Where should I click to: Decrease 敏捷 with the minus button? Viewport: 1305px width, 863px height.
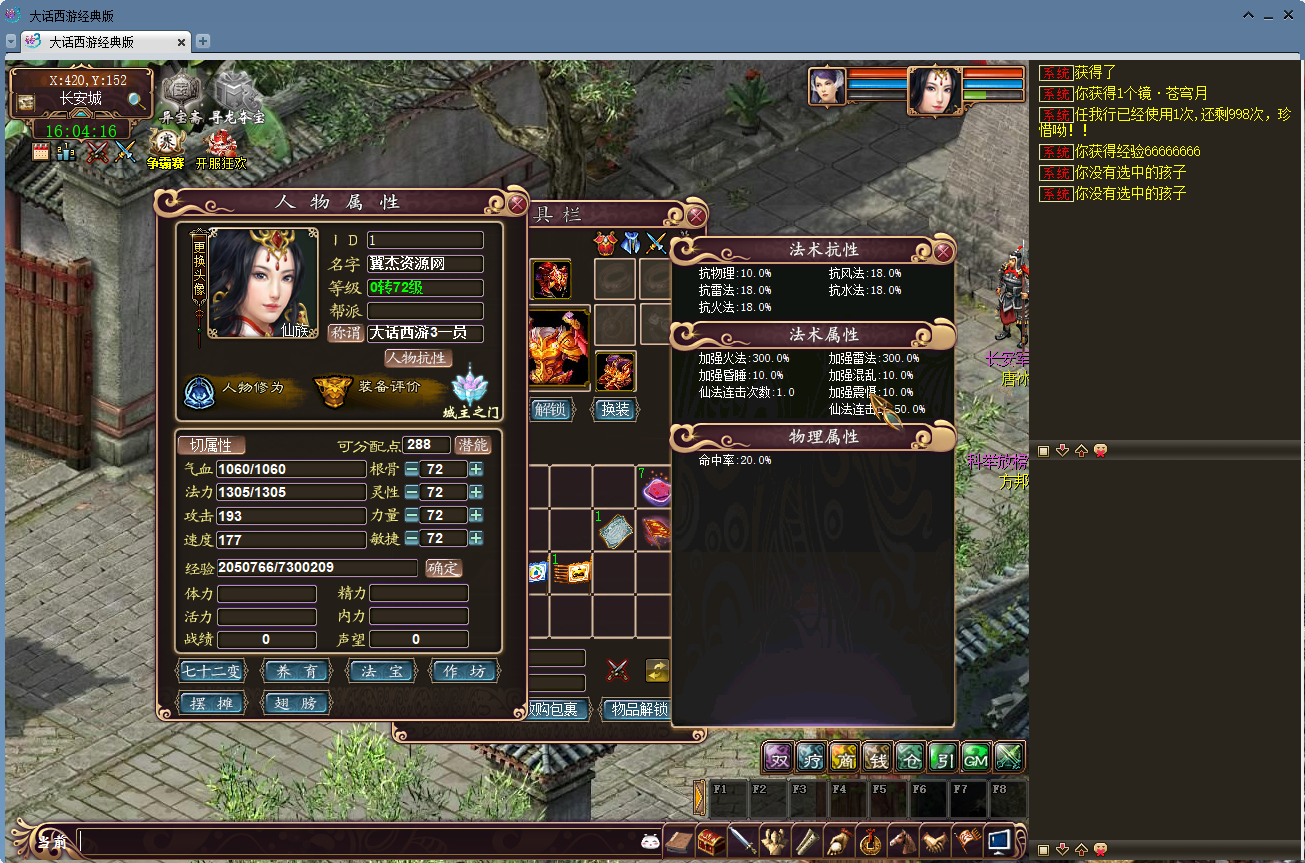point(411,539)
